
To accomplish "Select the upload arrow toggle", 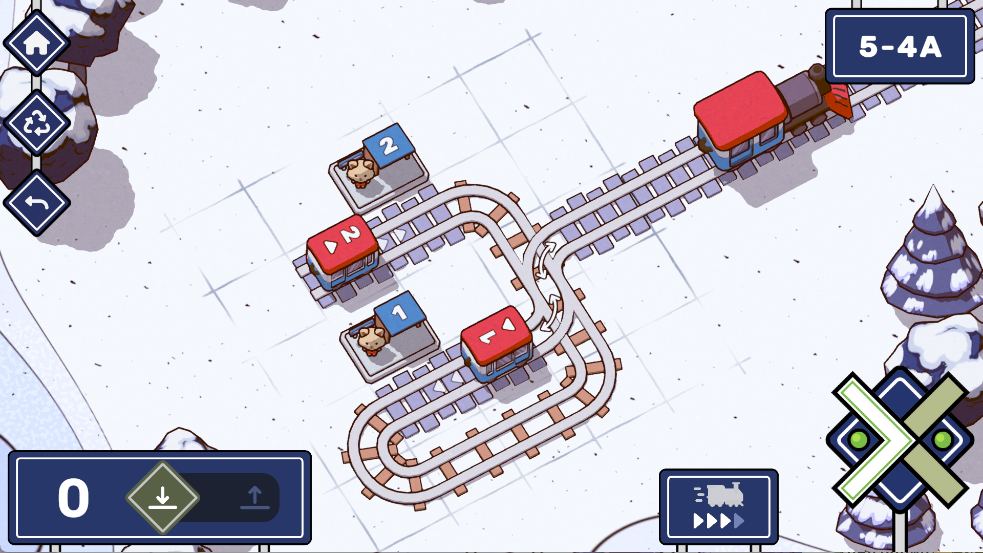I will pyautogui.click(x=254, y=497).
